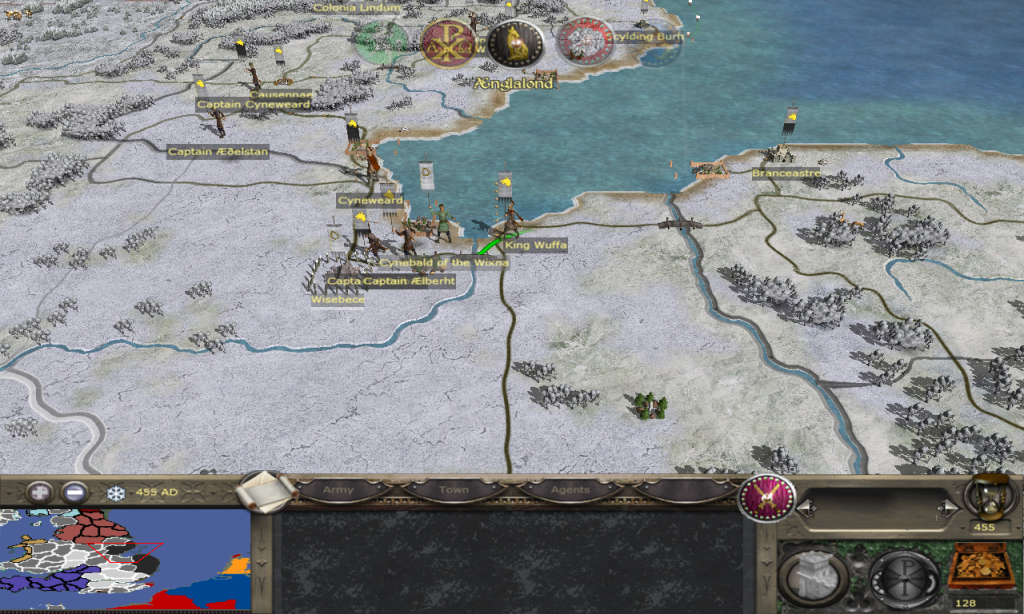1024x614 pixels.
Task: End the turn with the hourglass button
Action: 984,496
